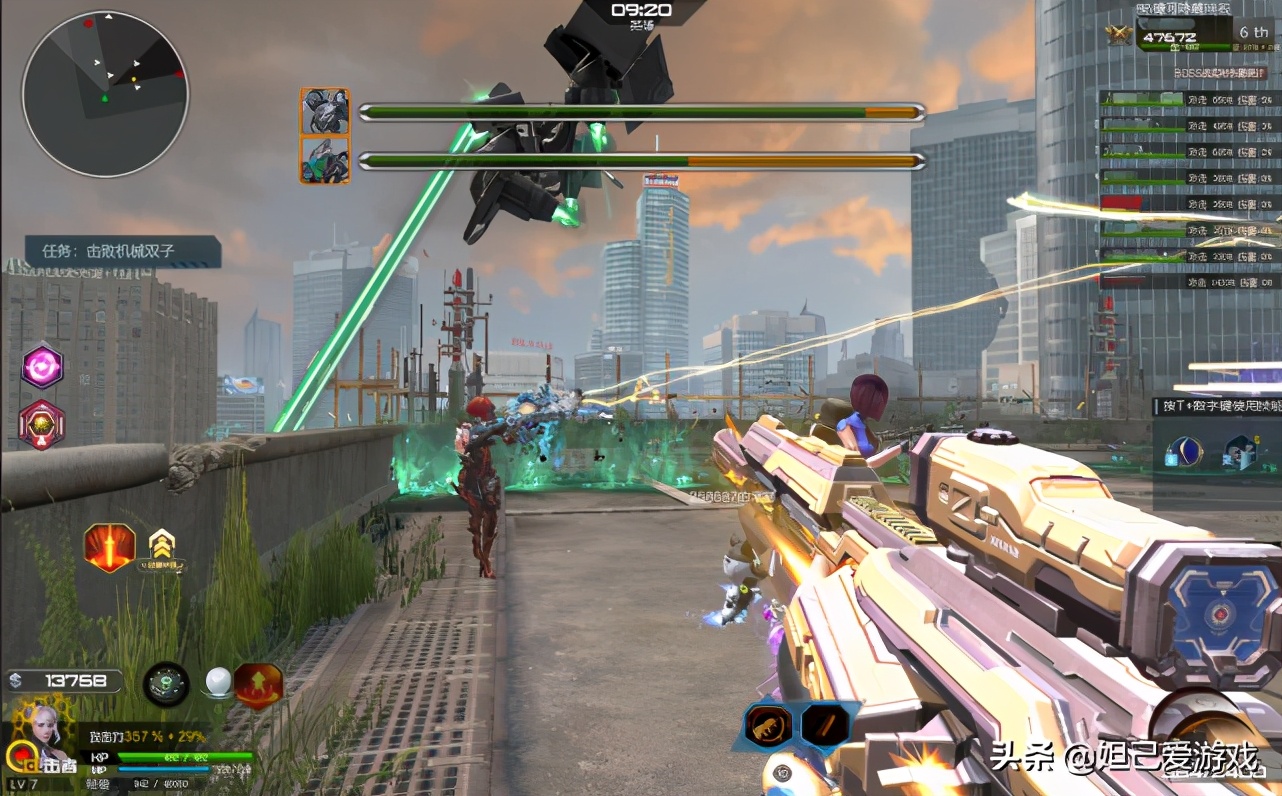The width and height of the screenshot is (1282, 796).
Task: Open the mission objective tracker banner
Action: (123, 251)
